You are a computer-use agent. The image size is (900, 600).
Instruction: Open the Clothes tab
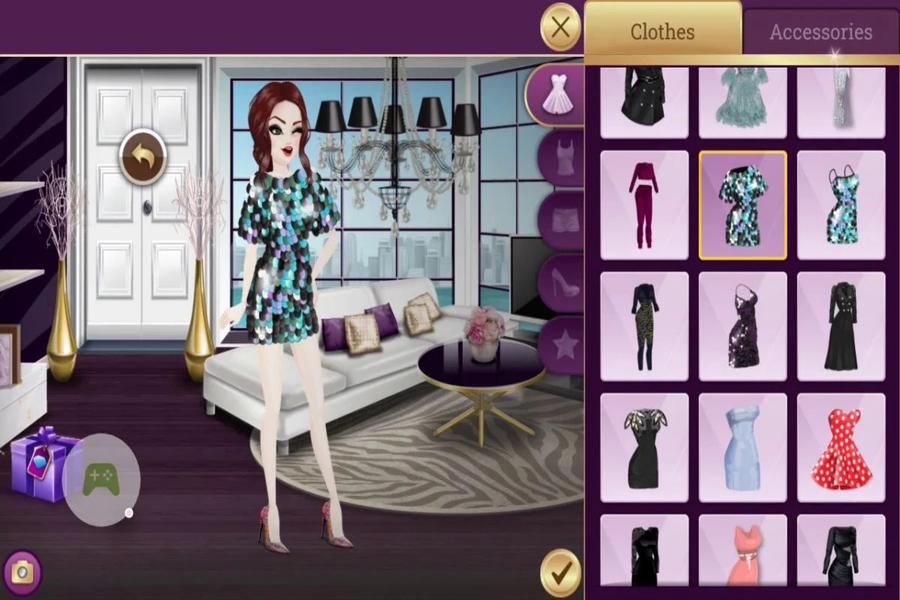(x=662, y=32)
